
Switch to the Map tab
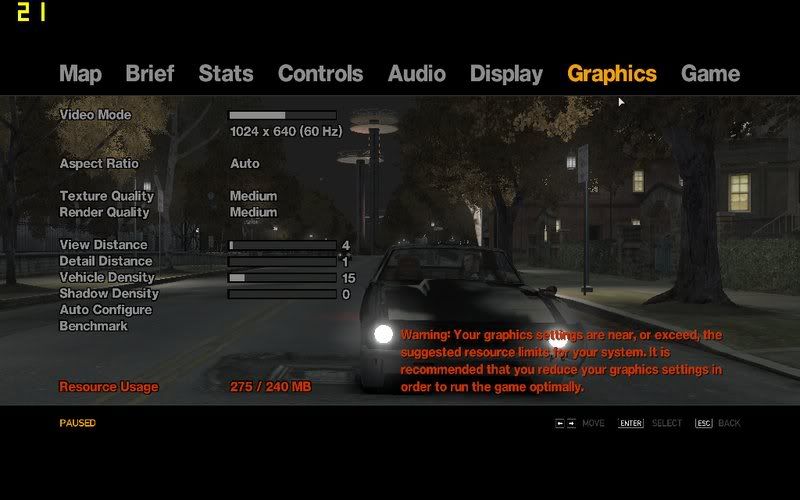80,74
